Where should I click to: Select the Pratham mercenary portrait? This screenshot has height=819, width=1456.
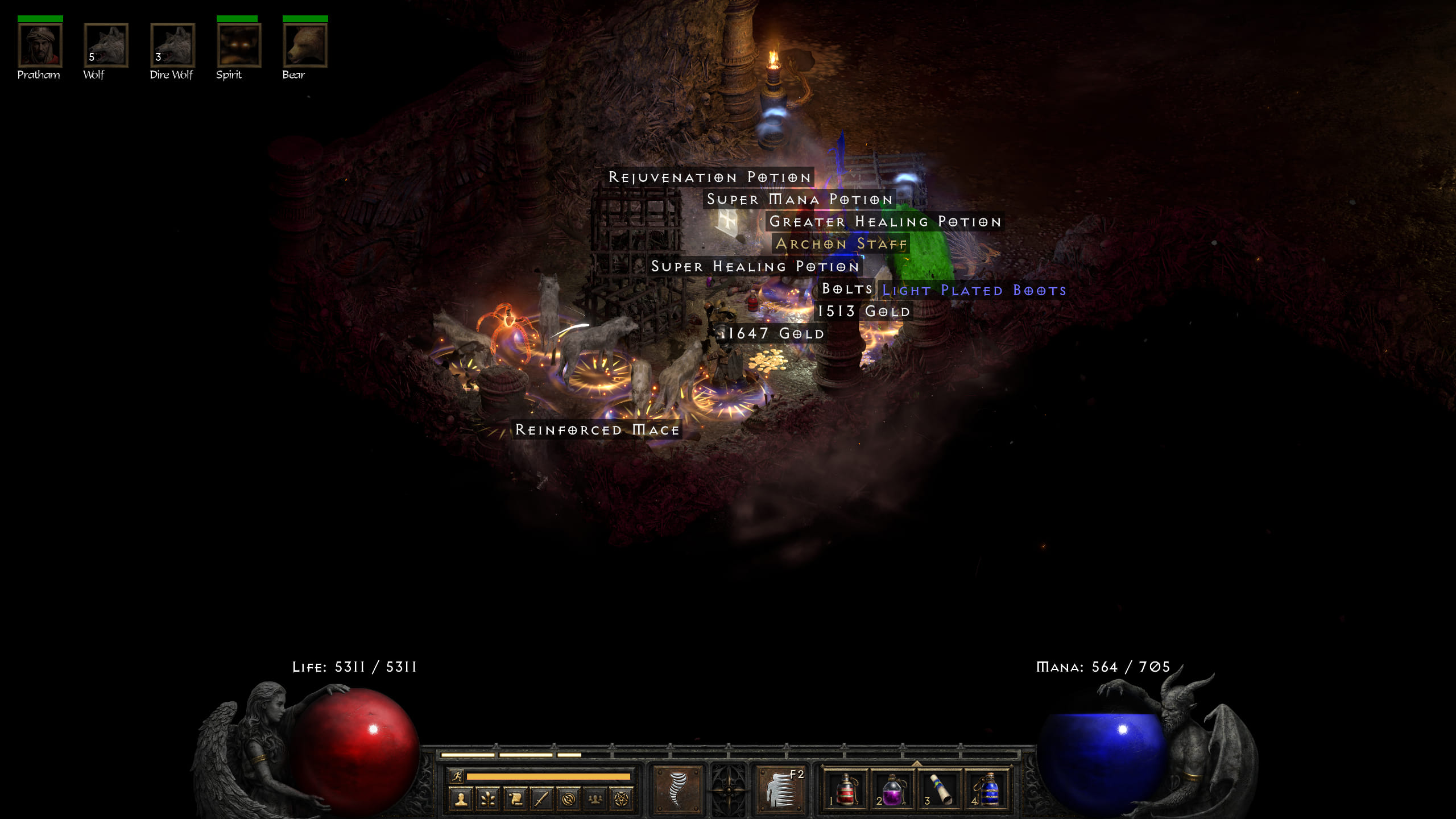point(40,45)
